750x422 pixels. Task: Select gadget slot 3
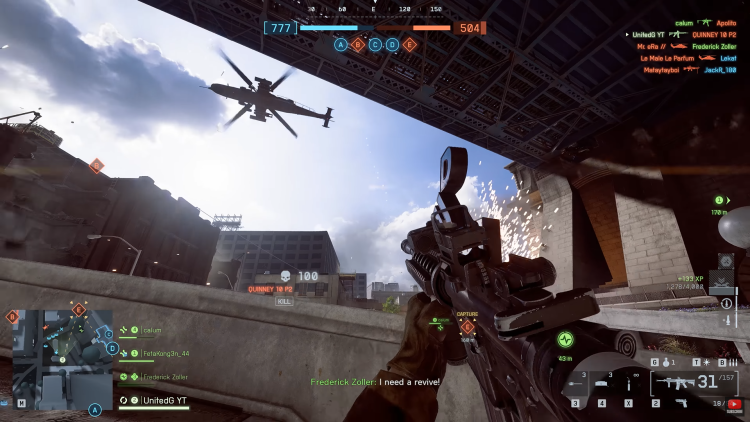point(575,385)
